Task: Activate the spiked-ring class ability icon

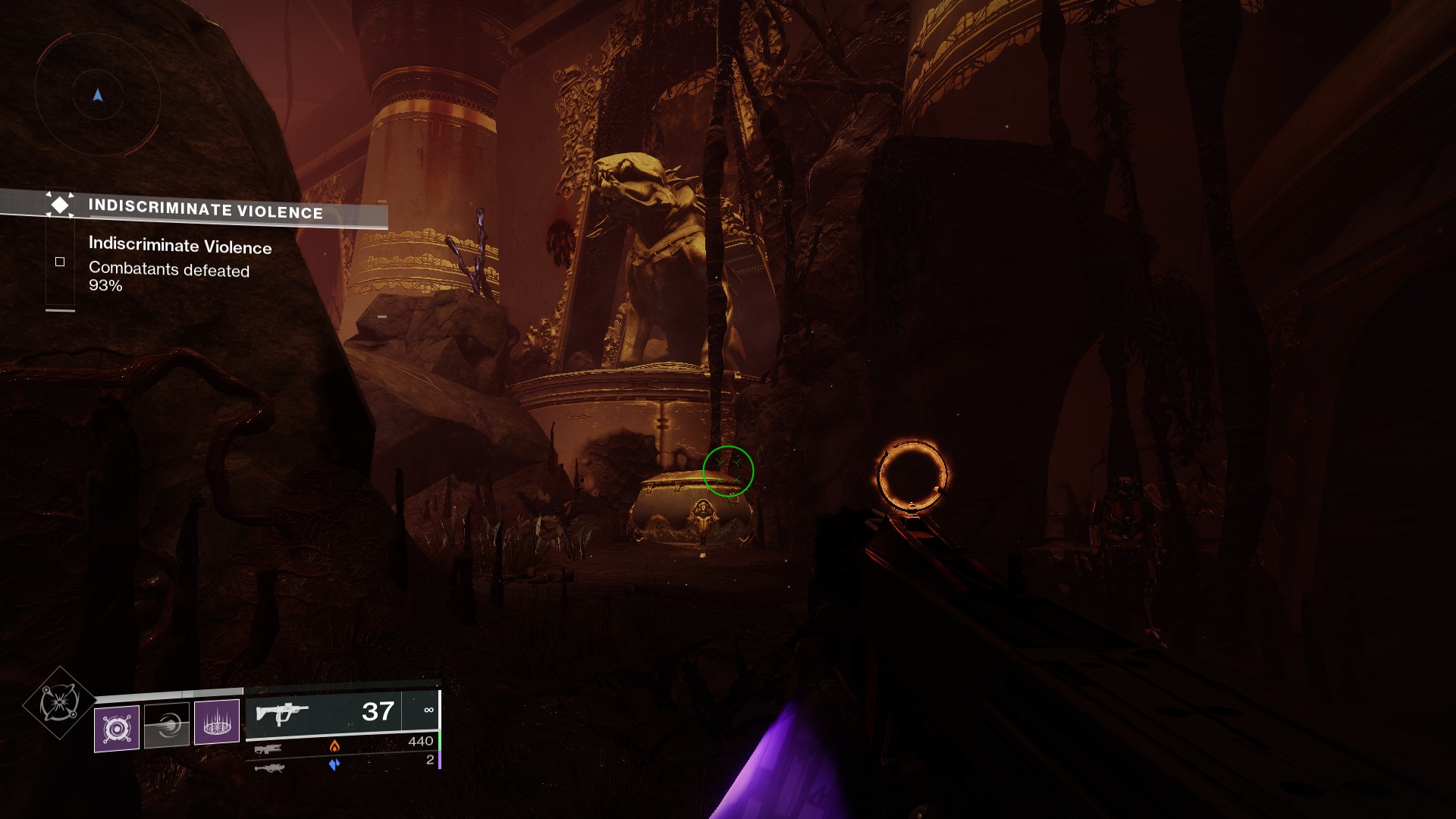Action: point(217,721)
